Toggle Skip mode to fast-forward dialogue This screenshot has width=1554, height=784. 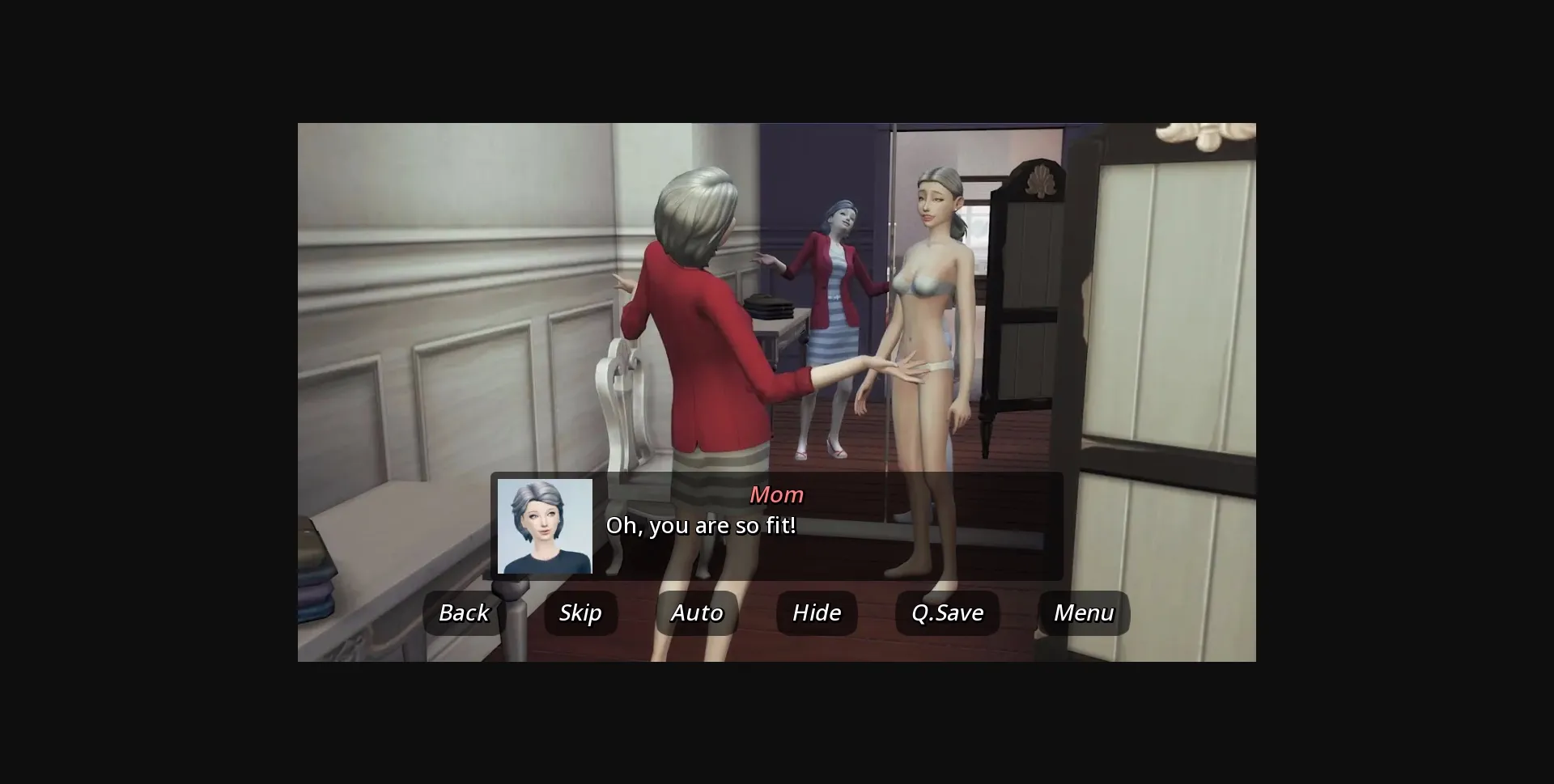pos(580,613)
